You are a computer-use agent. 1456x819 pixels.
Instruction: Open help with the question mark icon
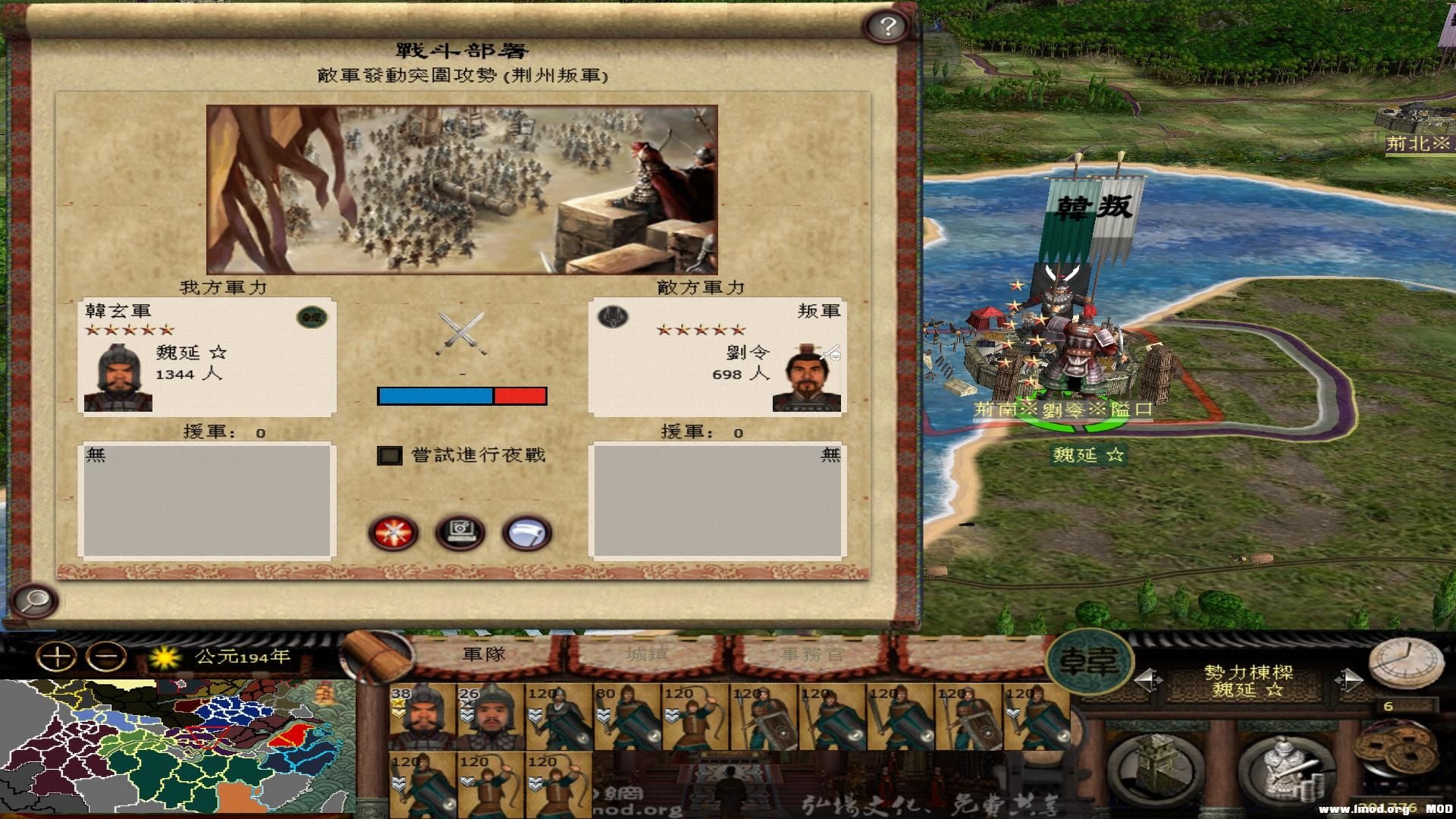coord(886,26)
